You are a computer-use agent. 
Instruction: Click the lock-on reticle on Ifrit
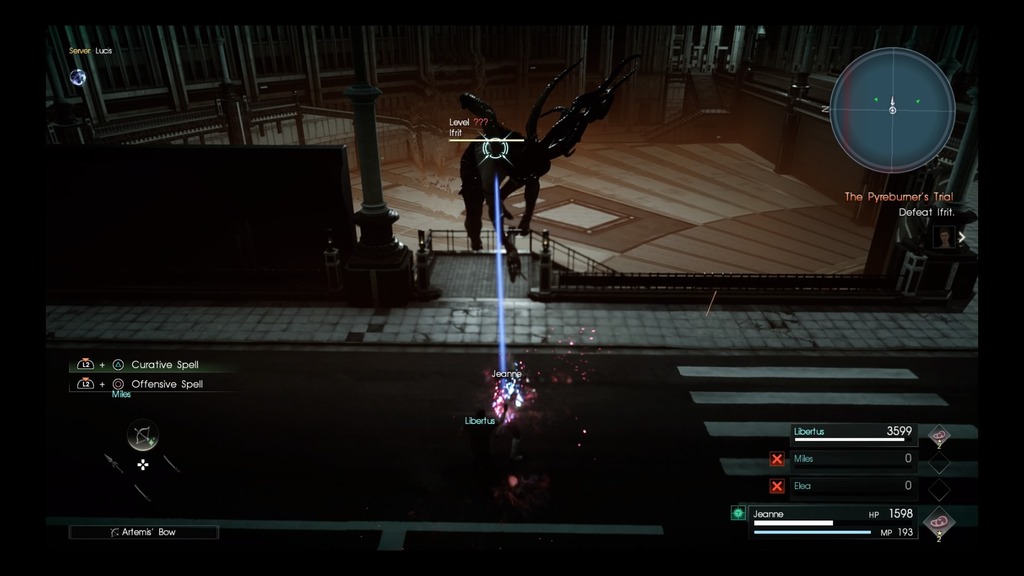pyautogui.click(x=494, y=150)
